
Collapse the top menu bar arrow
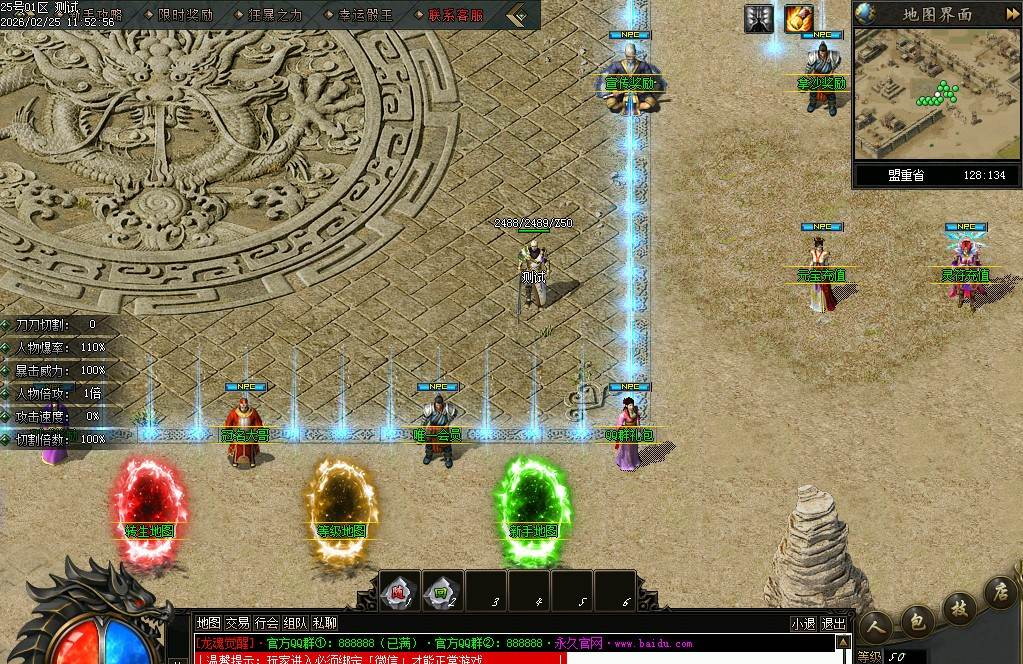point(519,15)
